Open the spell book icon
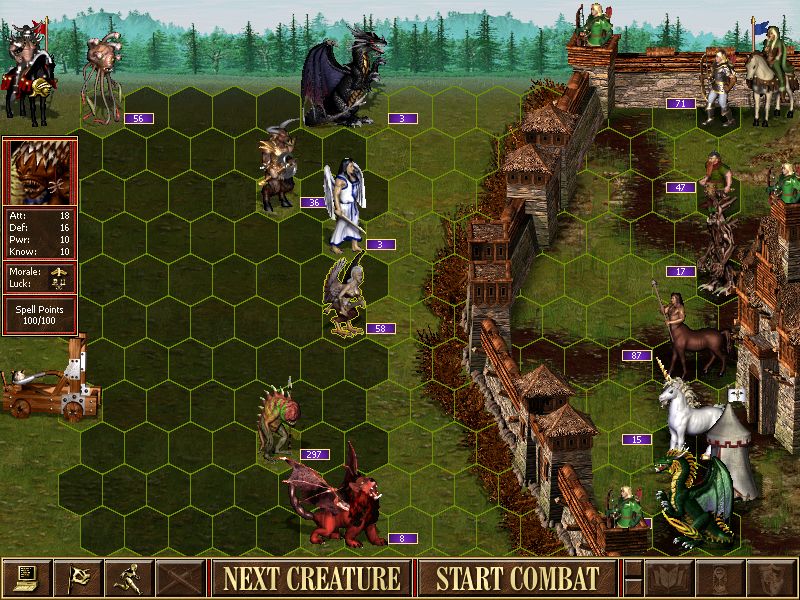800x600 pixels. click(x=668, y=578)
